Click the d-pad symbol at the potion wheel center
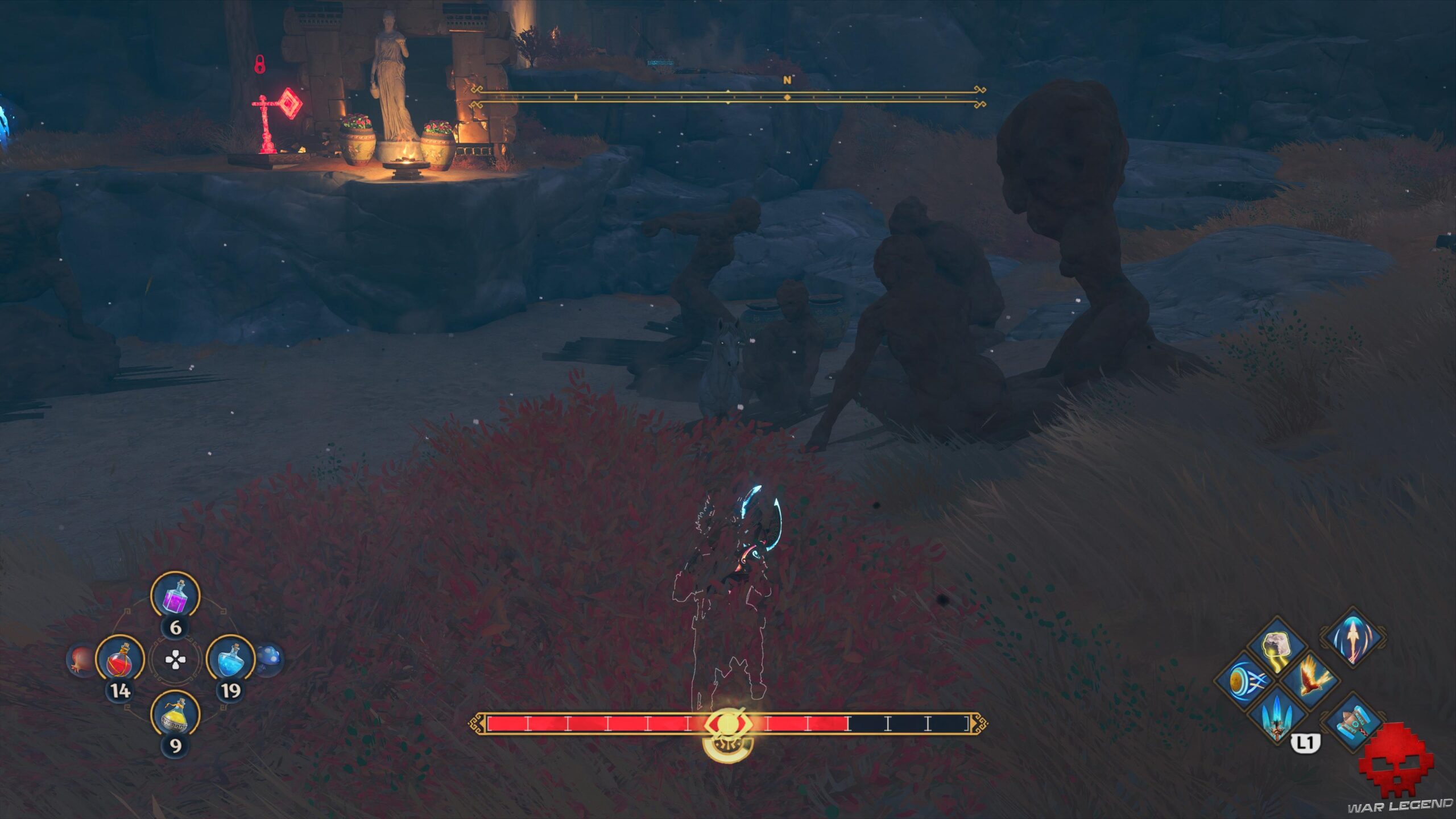The image size is (1456, 819). tap(176, 660)
